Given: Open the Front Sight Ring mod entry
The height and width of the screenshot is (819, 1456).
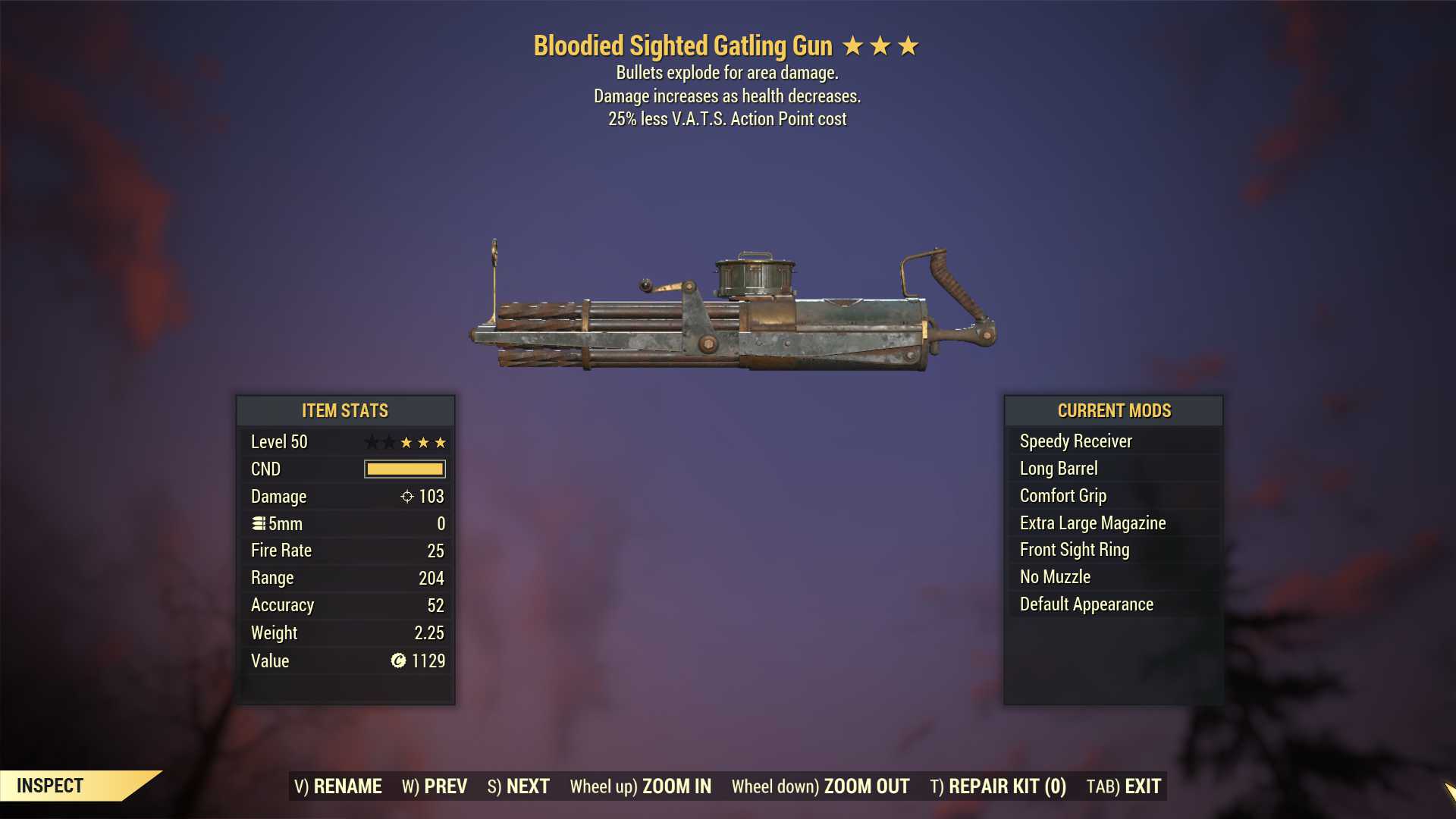Looking at the screenshot, I should [x=1074, y=550].
